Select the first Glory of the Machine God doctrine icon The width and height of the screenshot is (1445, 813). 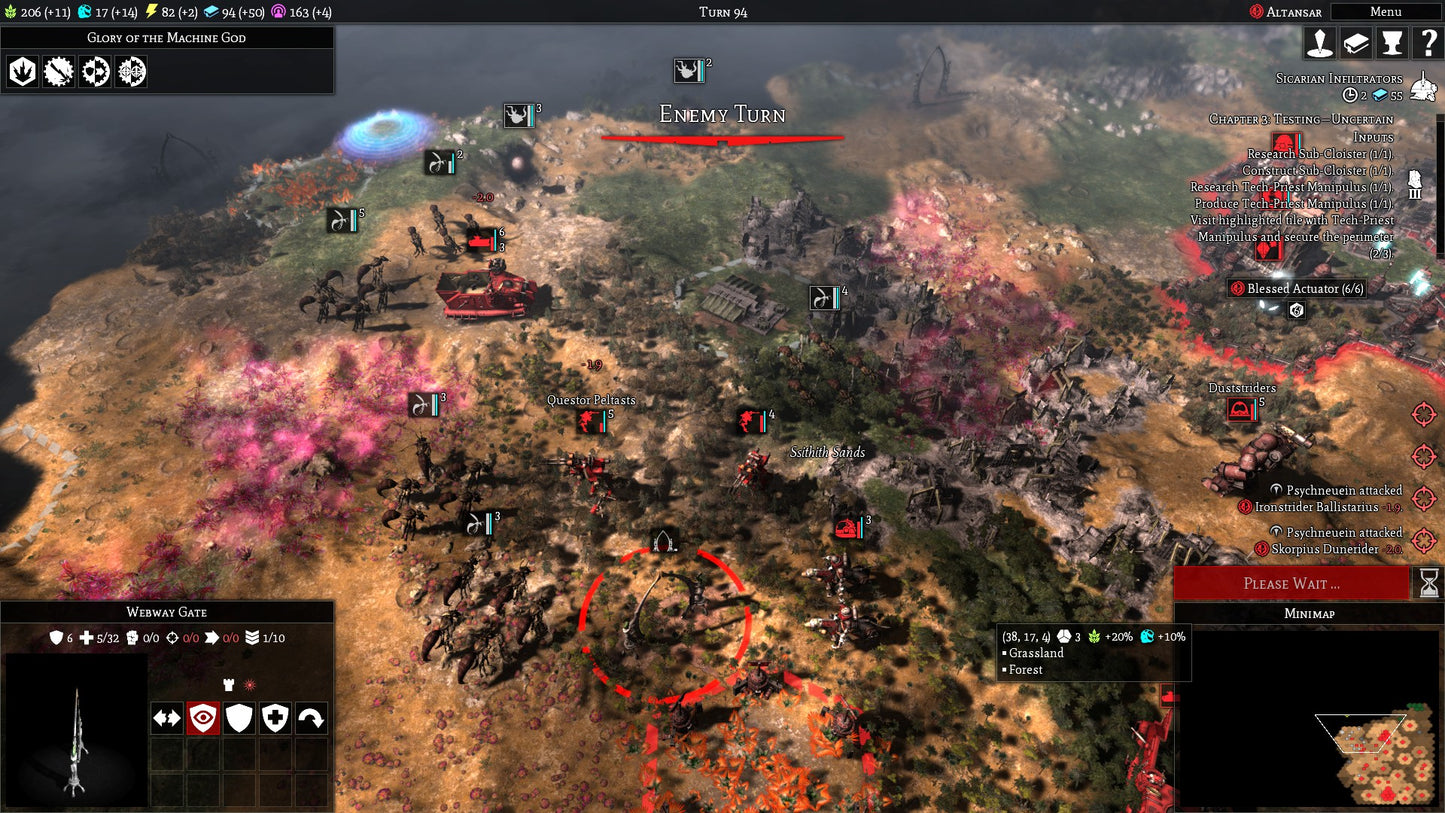pos(21,71)
